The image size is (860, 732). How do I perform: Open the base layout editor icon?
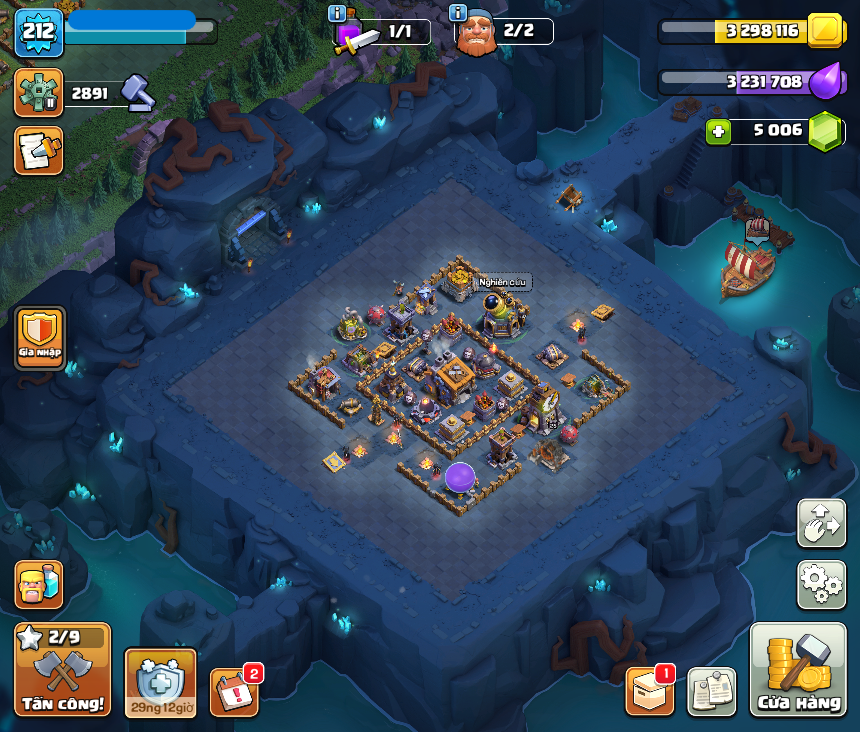[821, 523]
